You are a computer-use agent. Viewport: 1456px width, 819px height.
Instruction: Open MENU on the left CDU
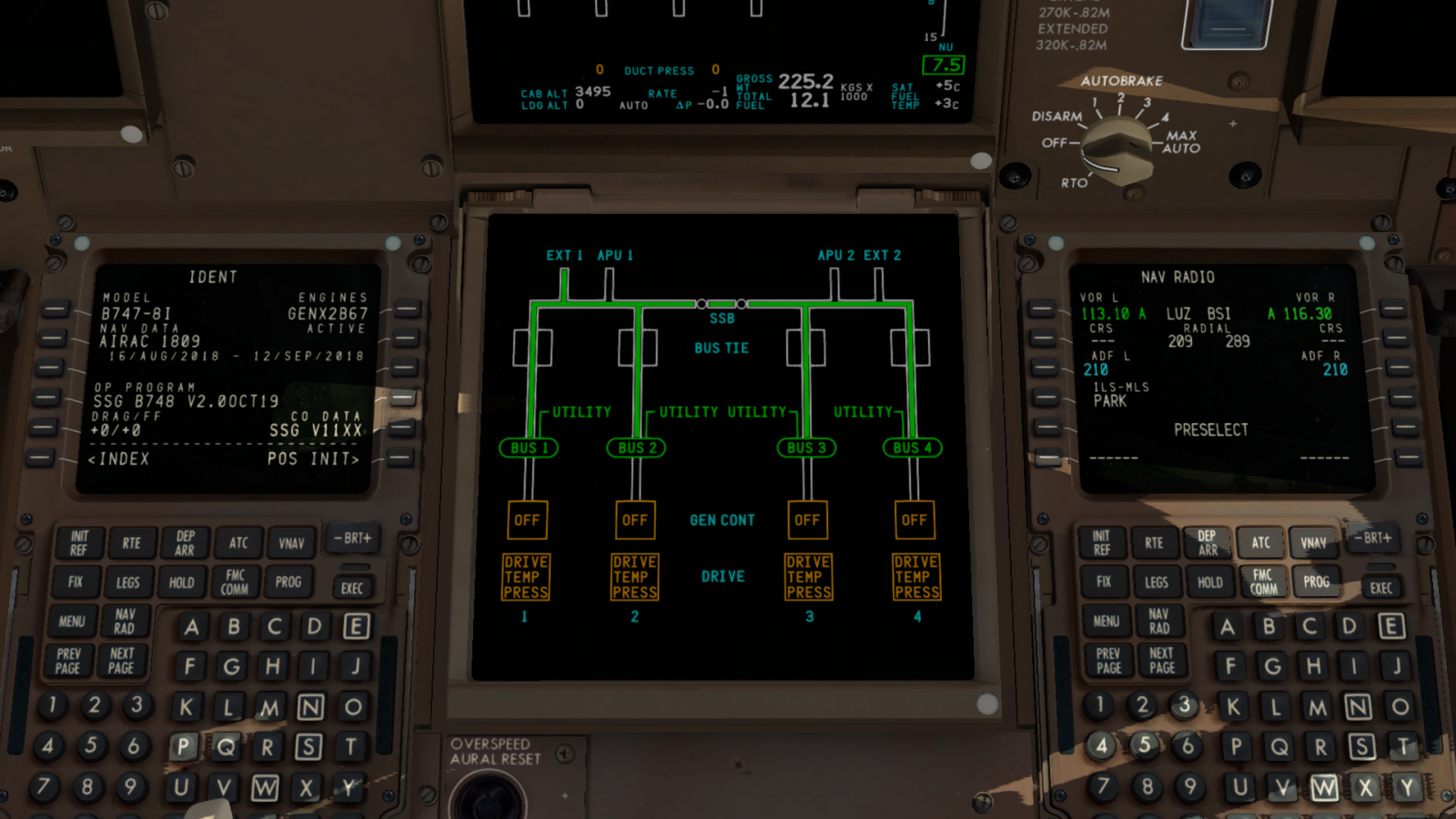72,622
